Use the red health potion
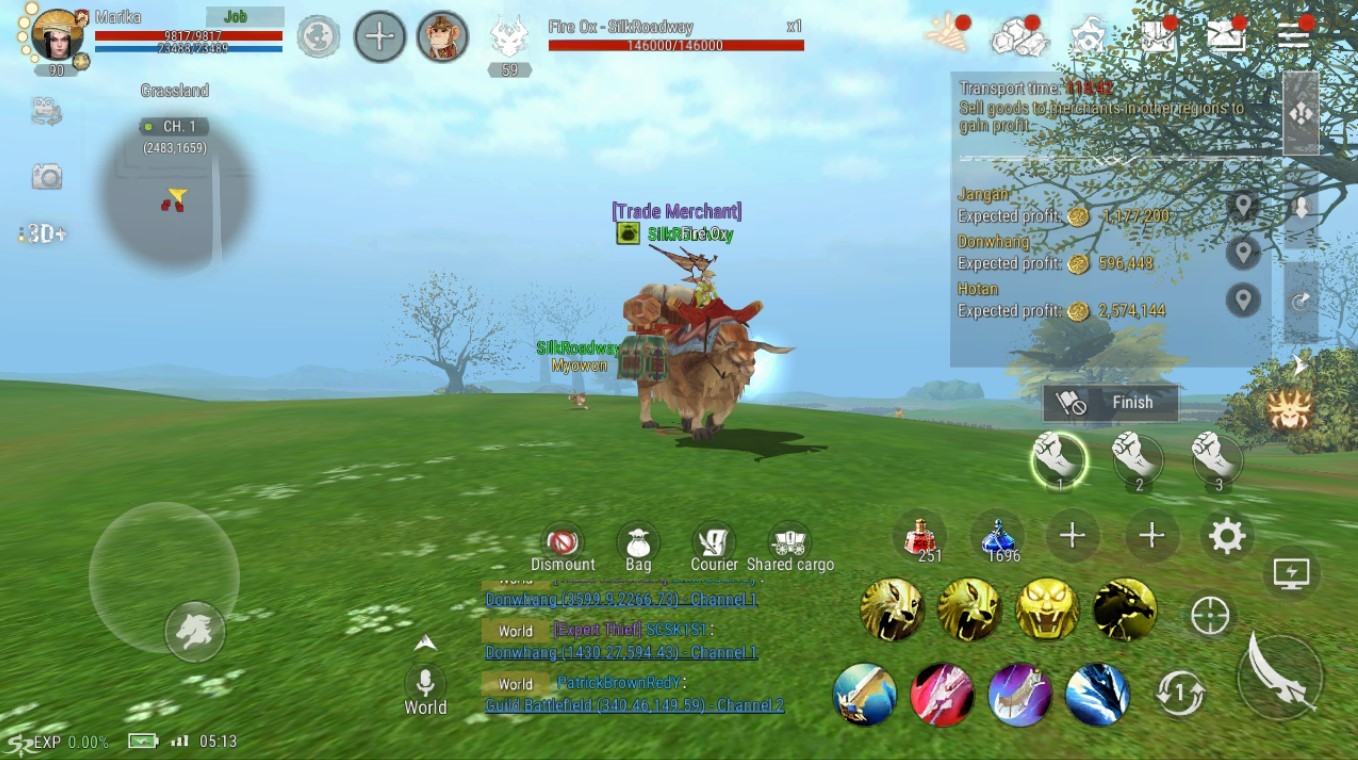 (x=921, y=537)
